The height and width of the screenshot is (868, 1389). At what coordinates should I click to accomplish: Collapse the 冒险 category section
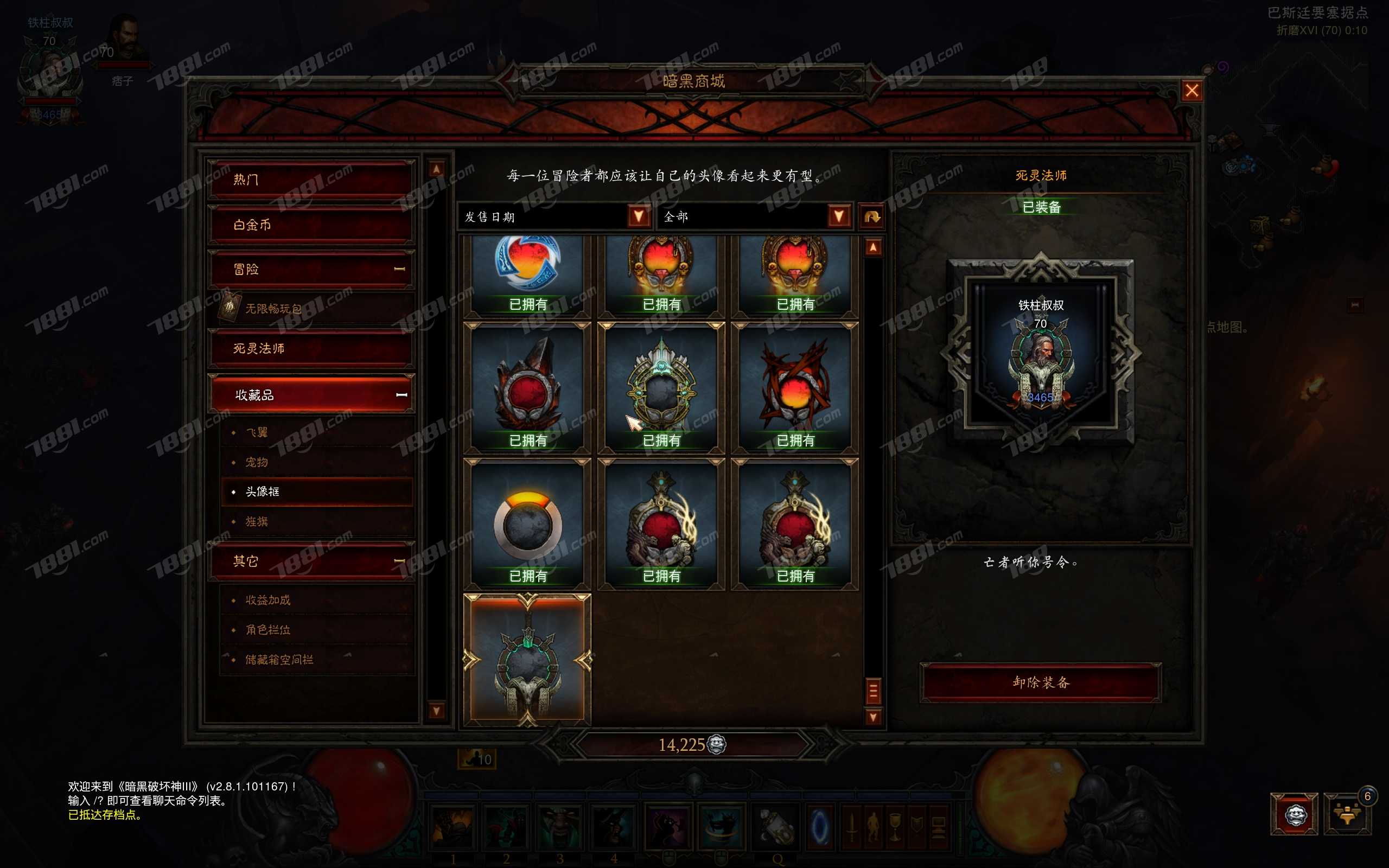pos(399,269)
